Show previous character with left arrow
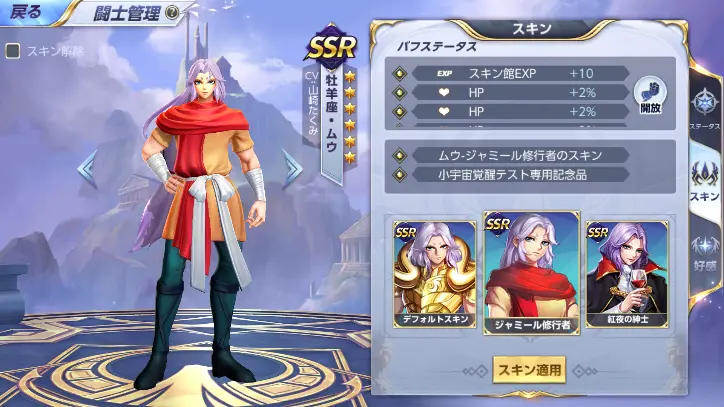724x407 pixels. point(88,168)
